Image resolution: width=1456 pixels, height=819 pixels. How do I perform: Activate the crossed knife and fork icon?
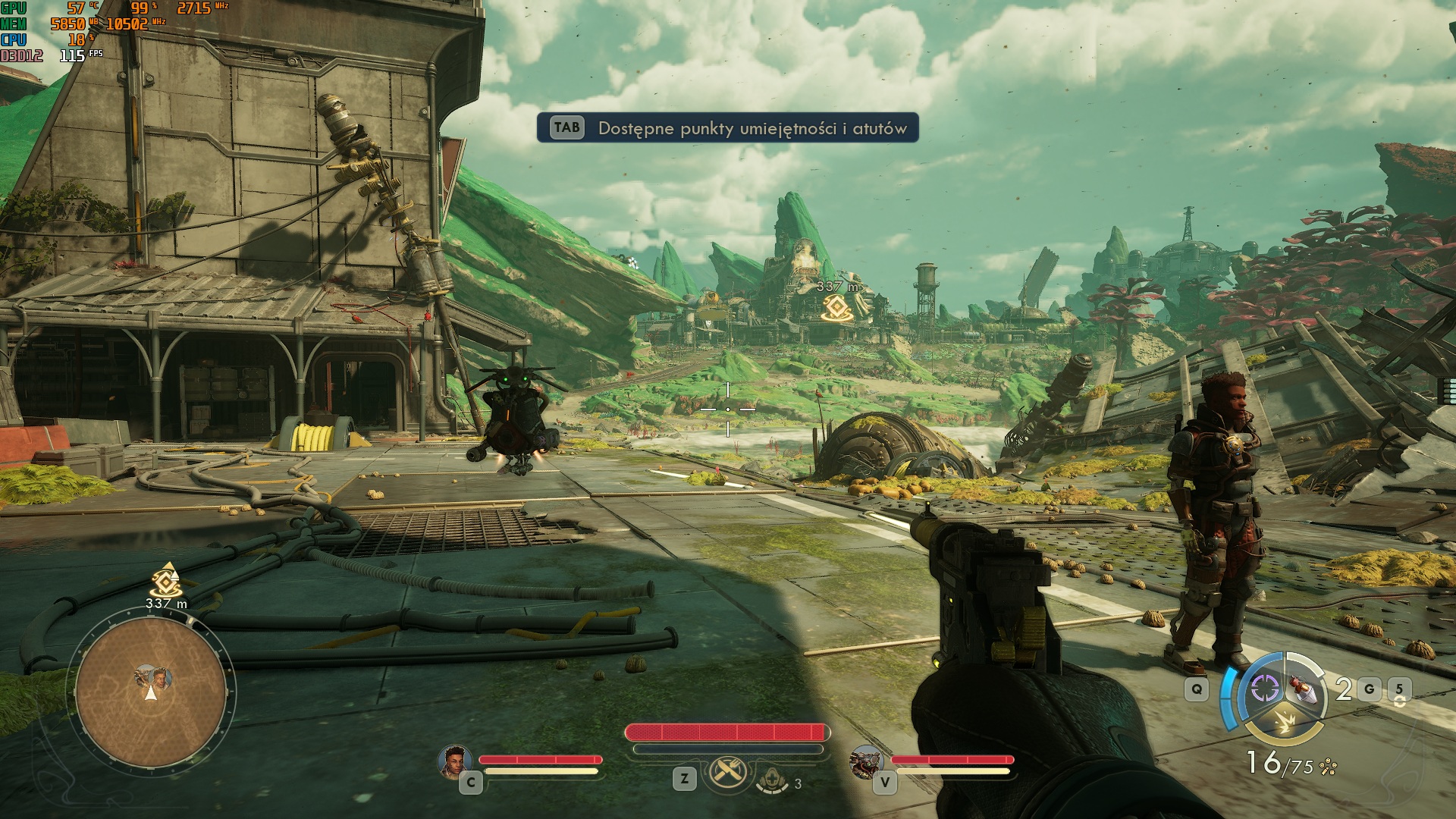727,773
